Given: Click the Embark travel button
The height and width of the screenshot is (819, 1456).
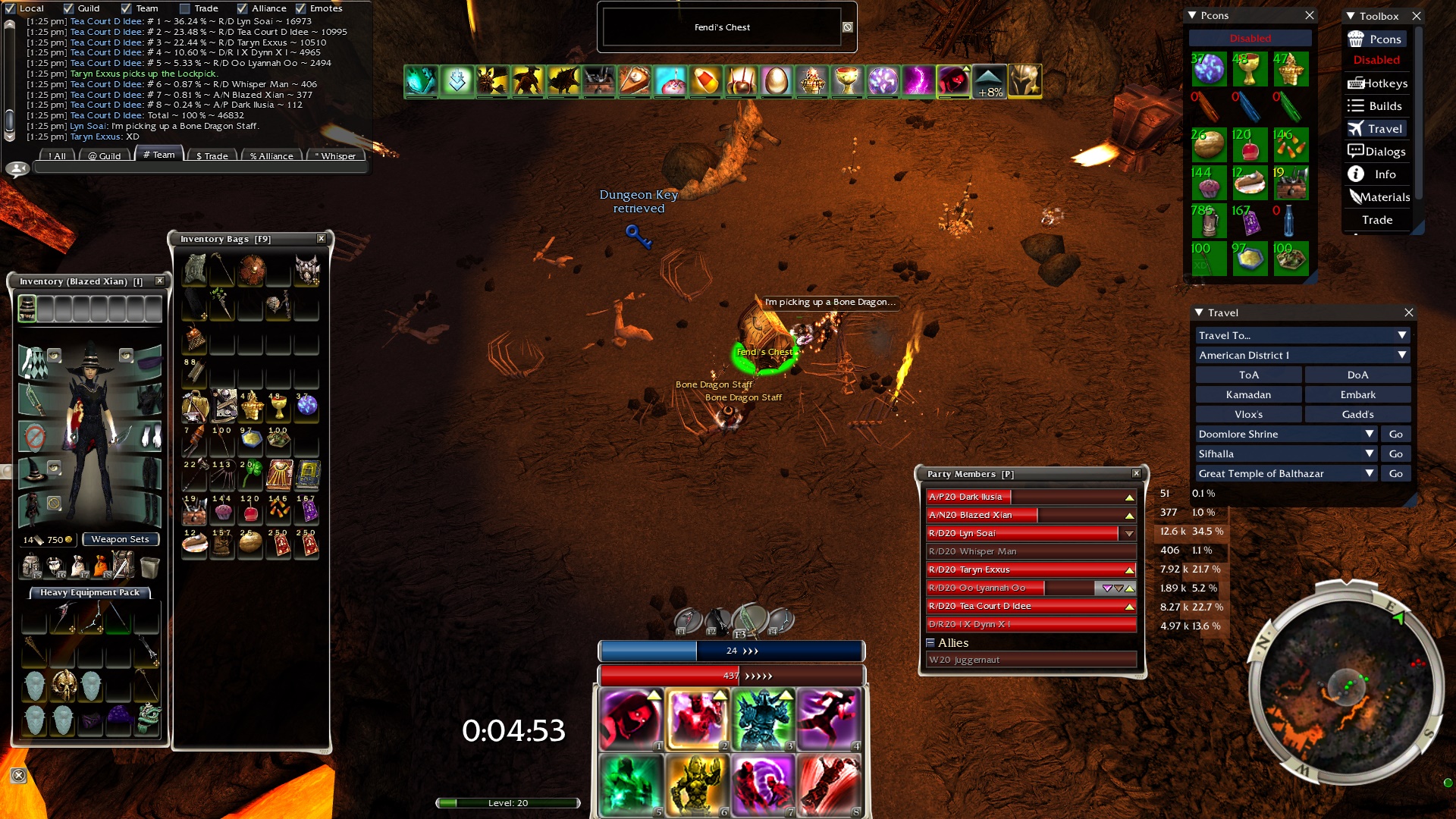Looking at the screenshot, I should coord(1357,394).
